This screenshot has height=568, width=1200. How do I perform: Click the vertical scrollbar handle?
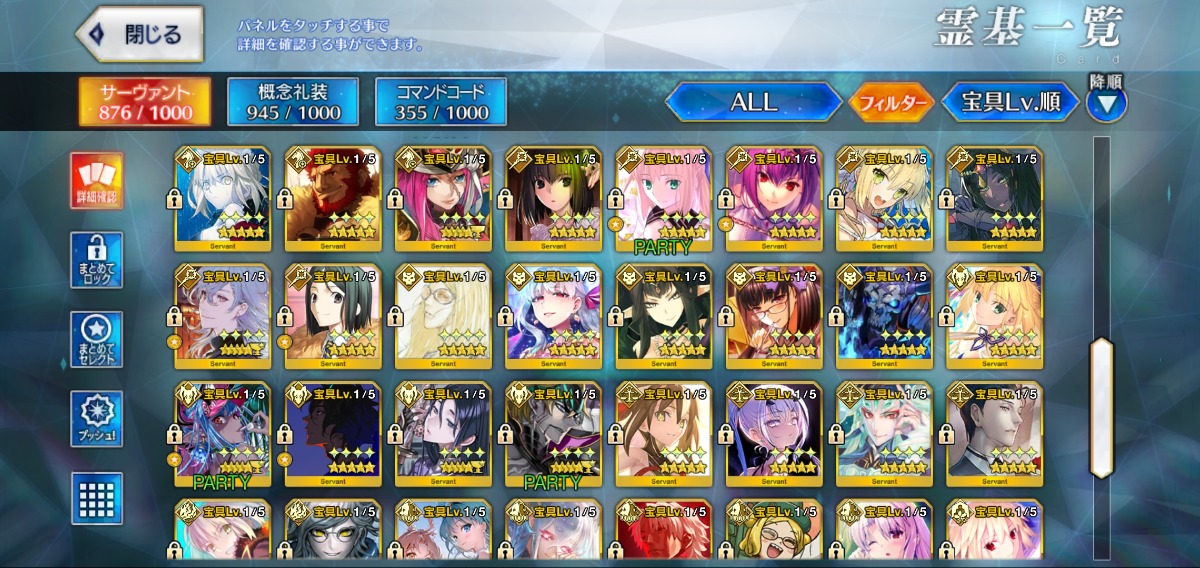point(1101,406)
